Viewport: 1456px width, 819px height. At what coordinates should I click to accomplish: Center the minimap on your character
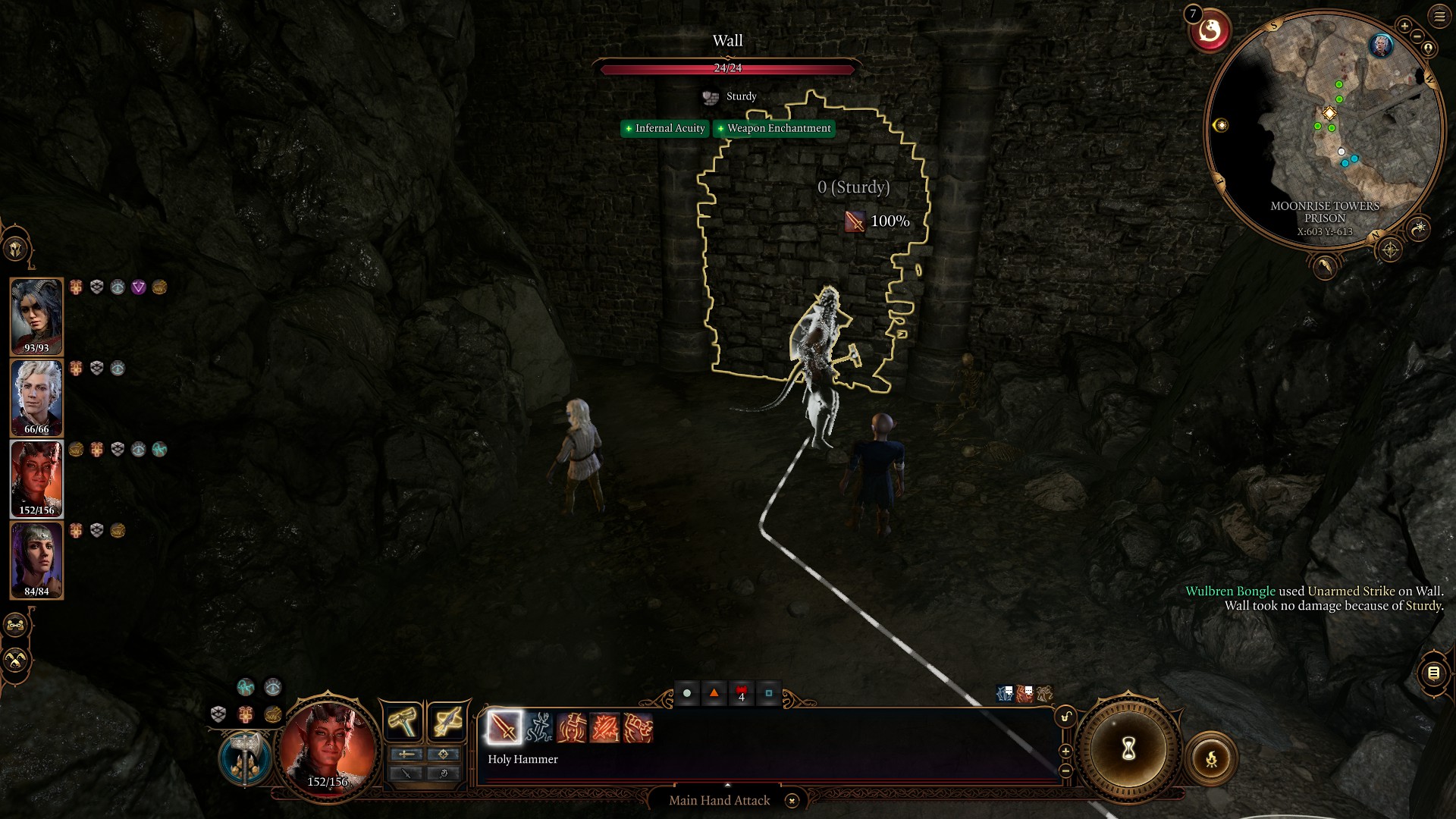(x=1427, y=48)
